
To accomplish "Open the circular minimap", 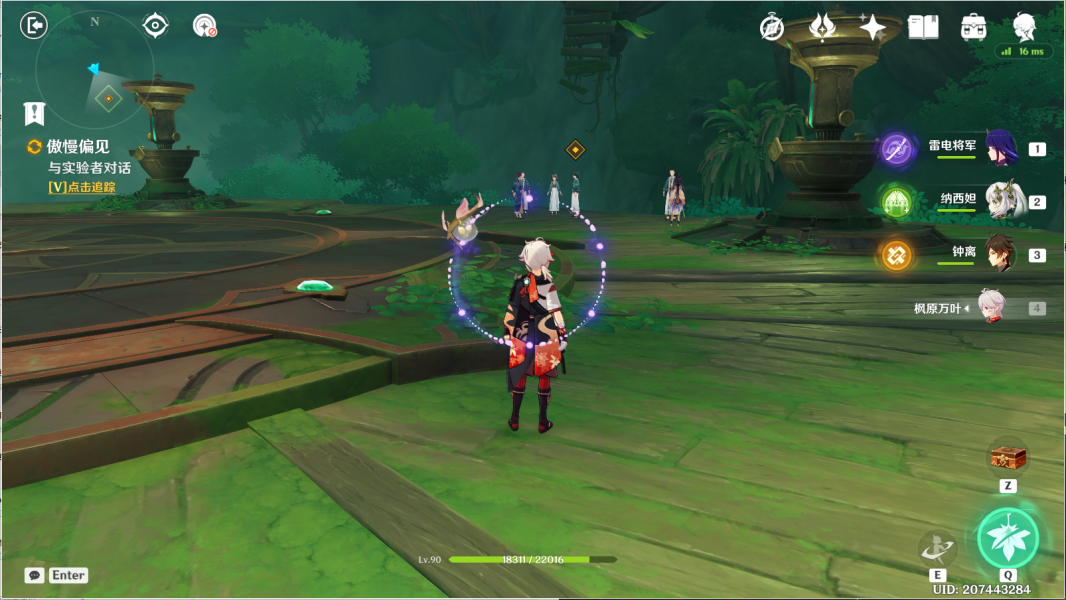I will coord(95,70).
